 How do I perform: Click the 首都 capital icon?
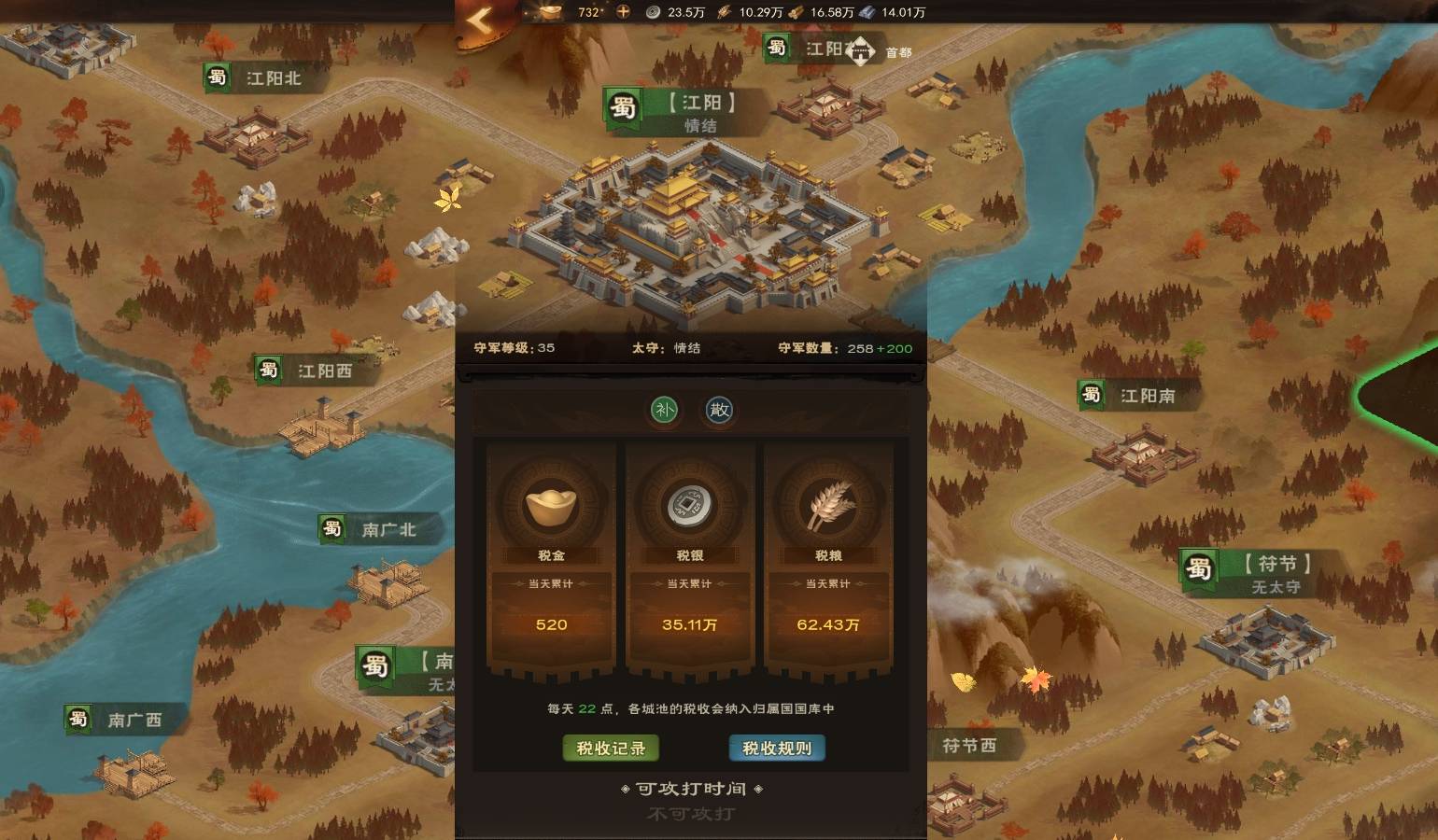(861, 51)
